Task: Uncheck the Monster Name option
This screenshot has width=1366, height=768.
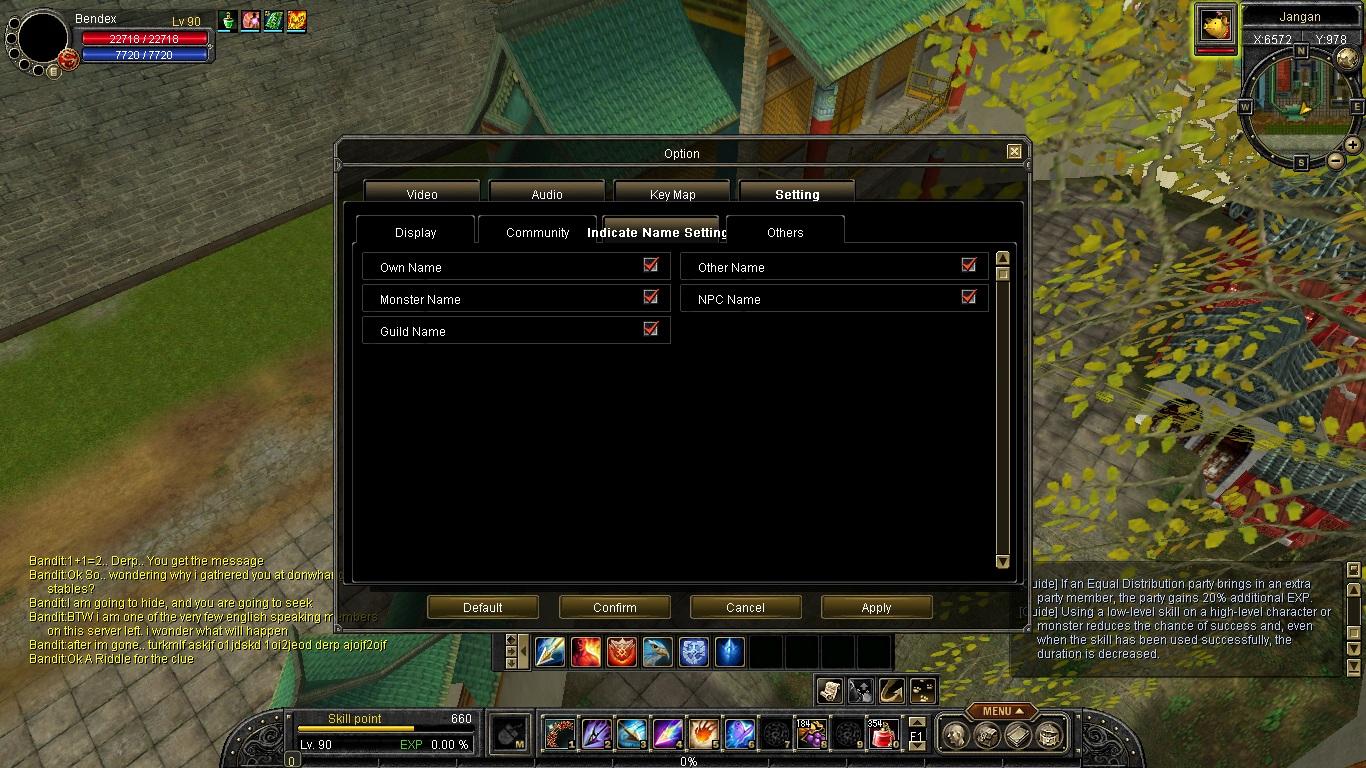Action: (651, 298)
